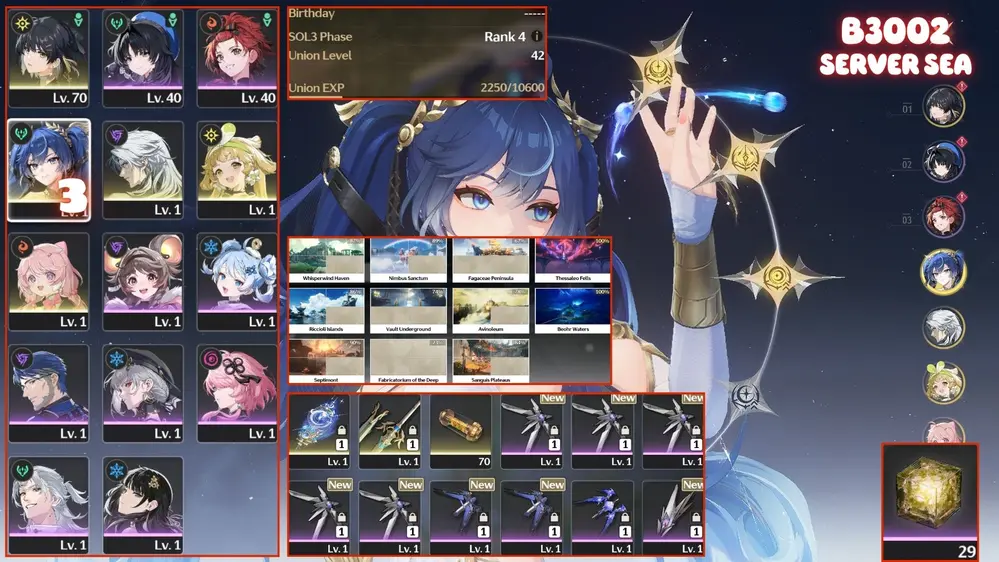999x562 pixels.
Task: Choose the blonde character with green bows
Action: 237,170
